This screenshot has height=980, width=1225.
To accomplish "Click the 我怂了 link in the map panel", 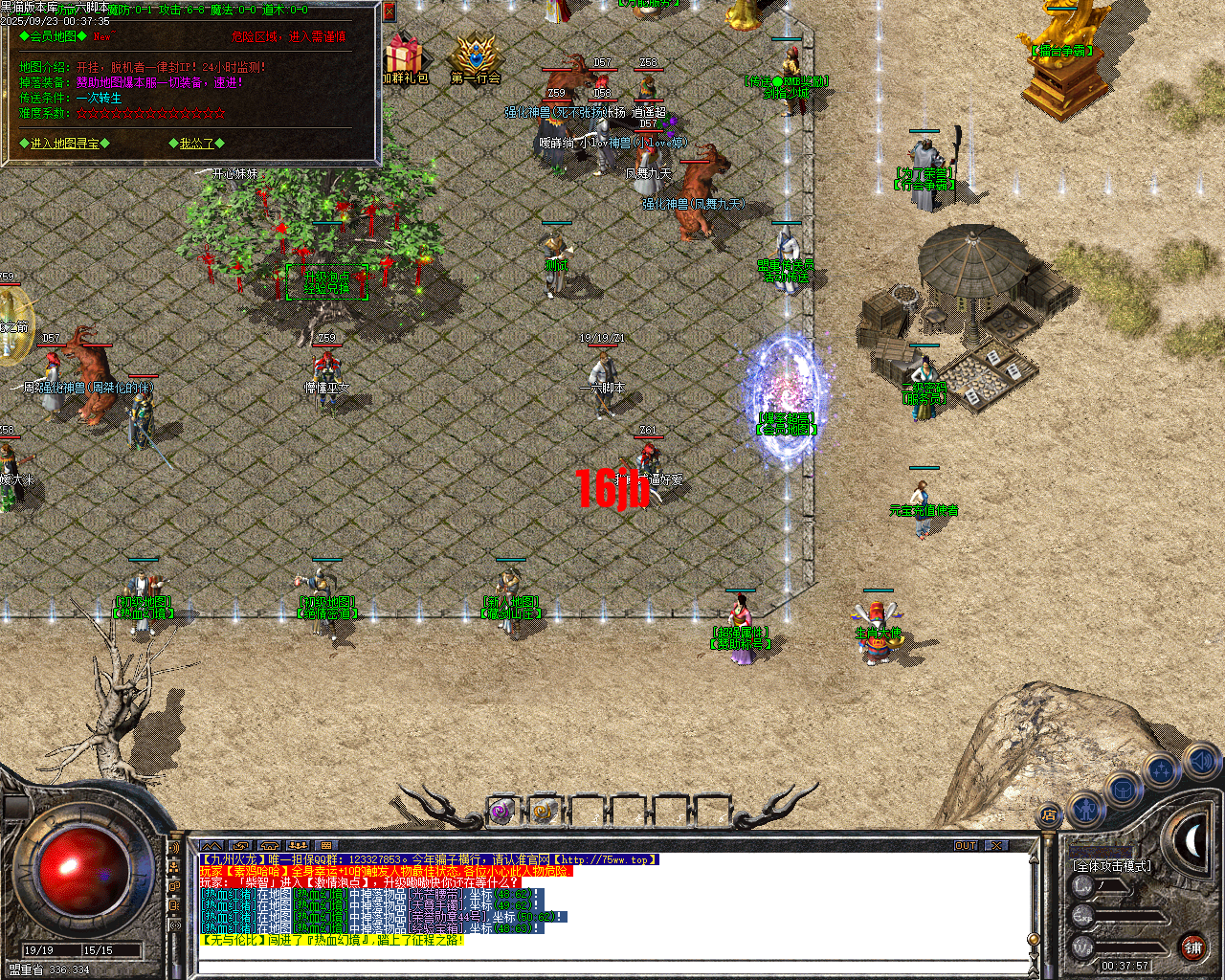I will [199, 144].
